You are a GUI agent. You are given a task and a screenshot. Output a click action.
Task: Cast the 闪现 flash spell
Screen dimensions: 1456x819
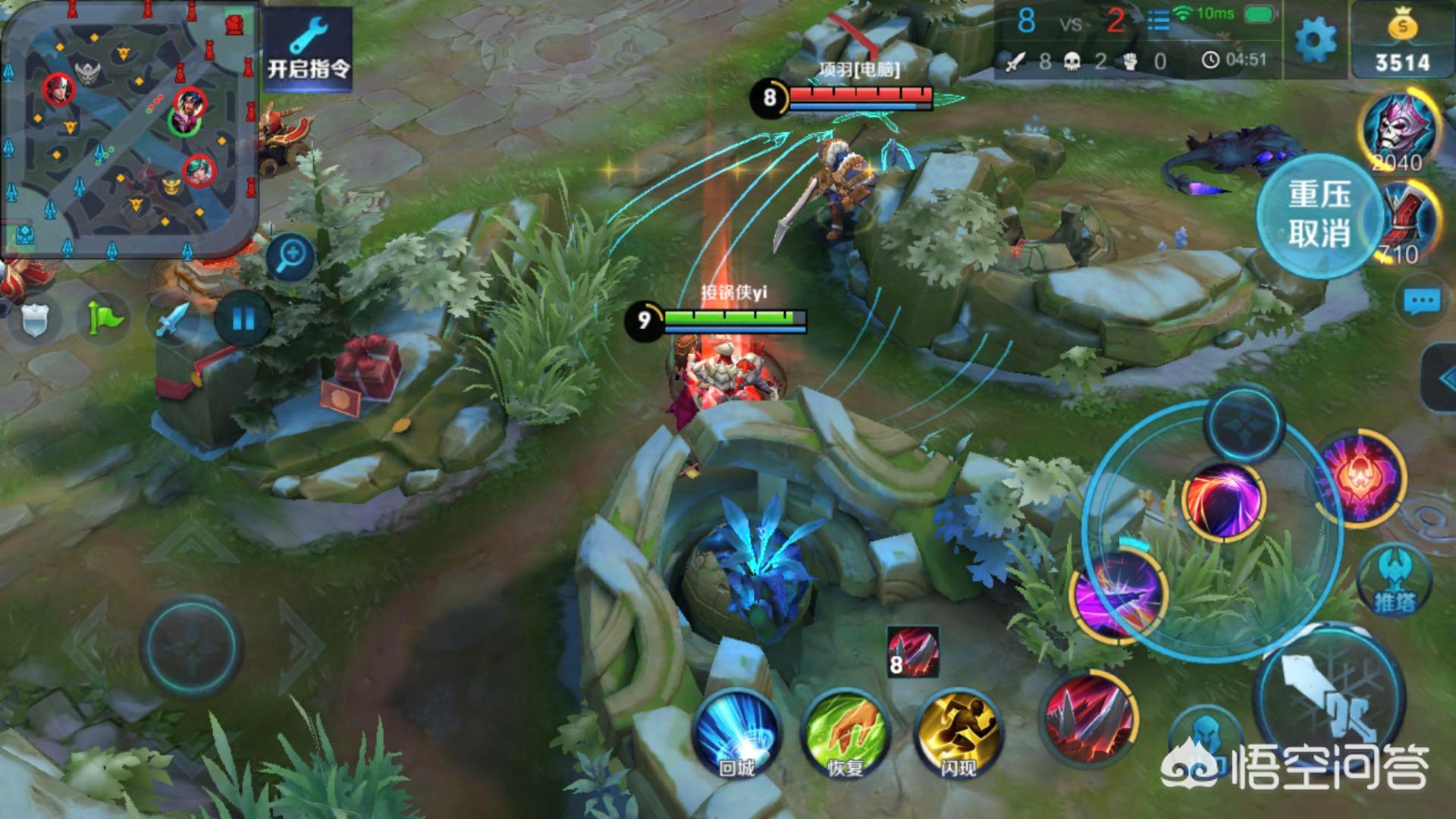click(958, 733)
